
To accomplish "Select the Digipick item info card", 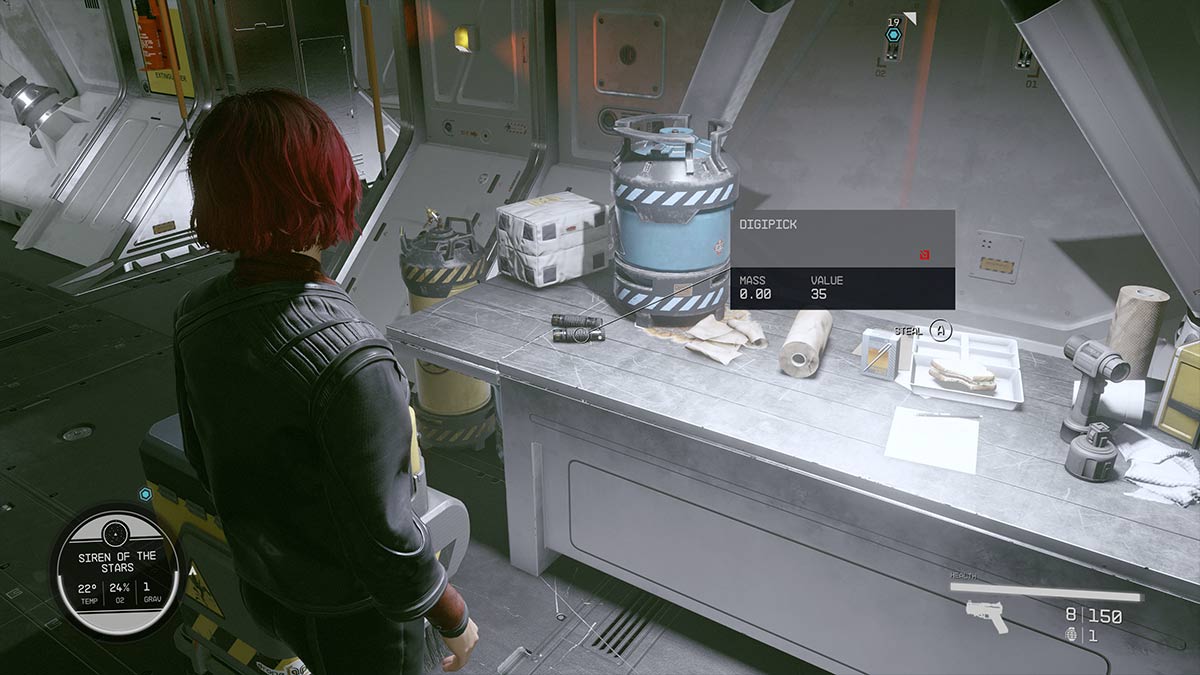I will pyautogui.click(x=843, y=259).
